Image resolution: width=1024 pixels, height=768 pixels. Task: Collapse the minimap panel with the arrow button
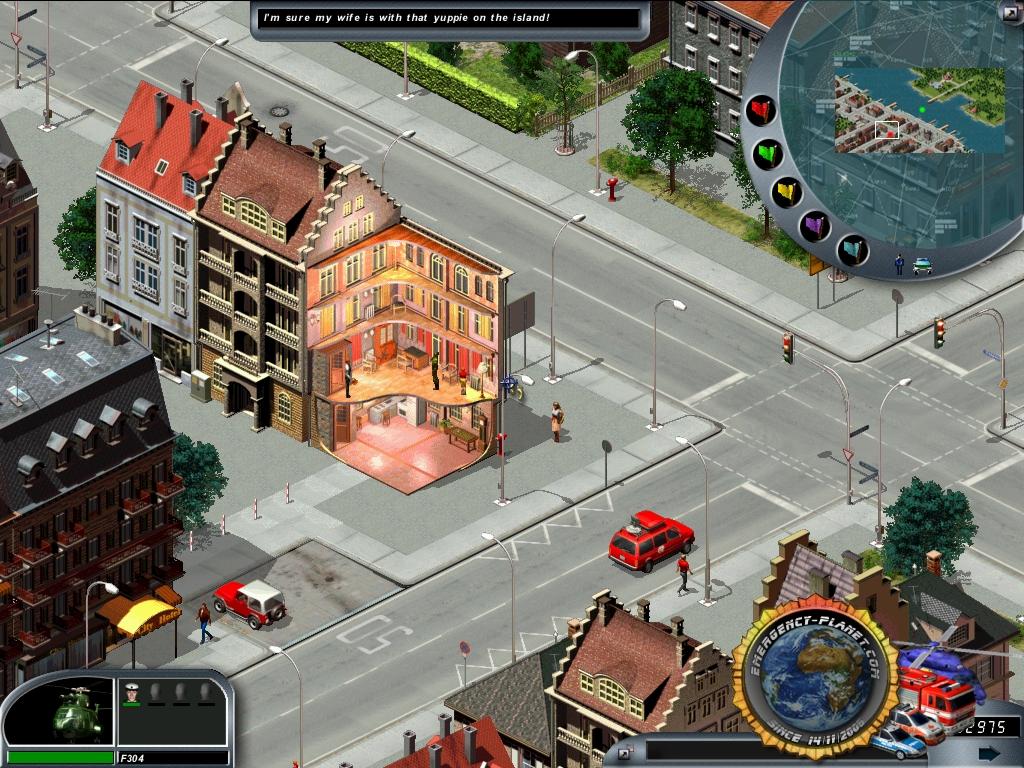coord(1009,12)
